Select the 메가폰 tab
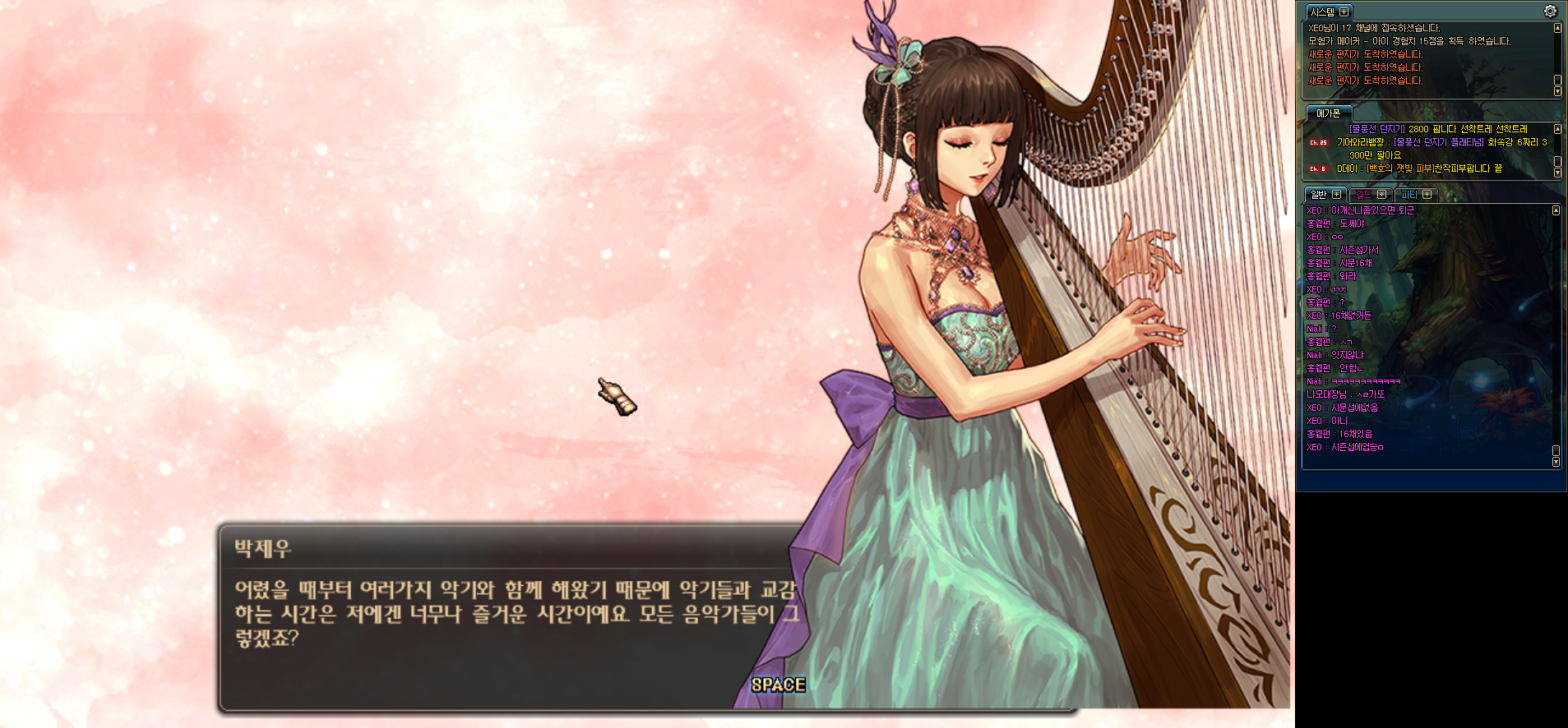The width and height of the screenshot is (1568, 728). coord(1328,113)
